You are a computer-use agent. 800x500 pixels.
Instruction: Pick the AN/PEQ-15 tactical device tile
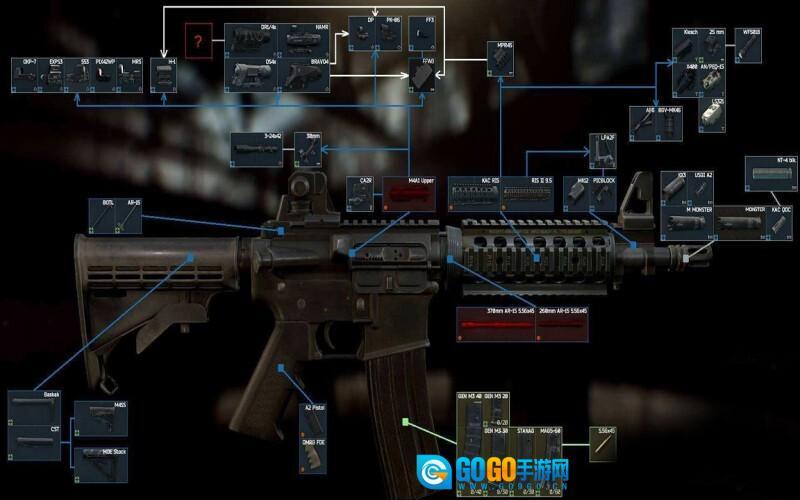(711, 78)
